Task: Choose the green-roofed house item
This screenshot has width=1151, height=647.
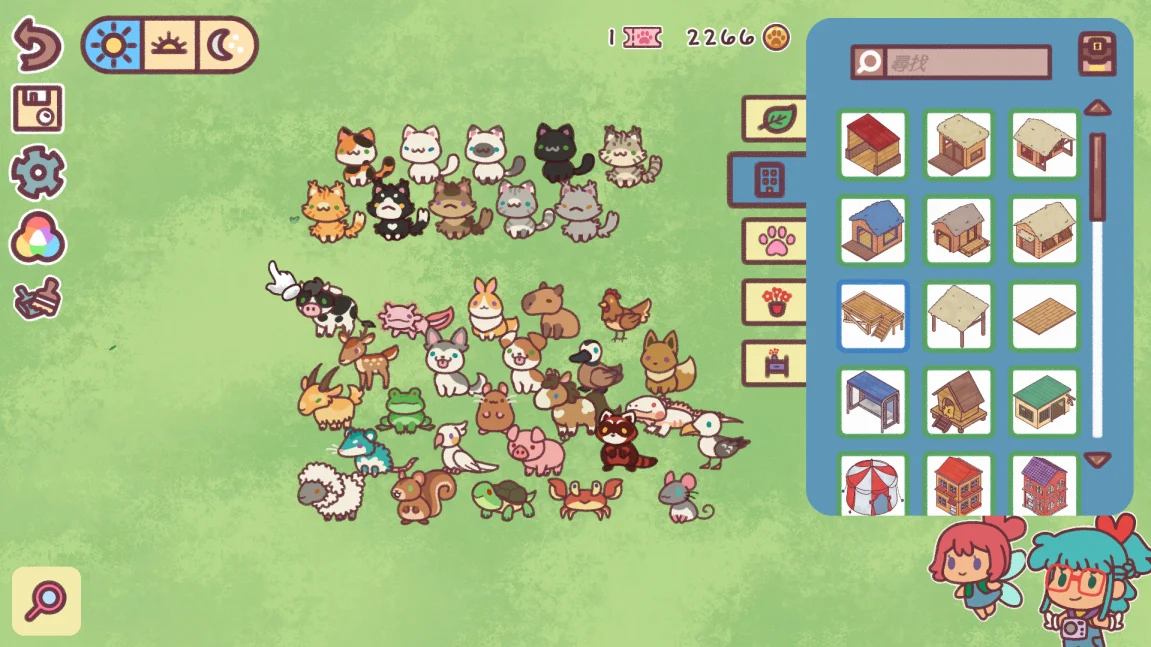Action: 1045,402
